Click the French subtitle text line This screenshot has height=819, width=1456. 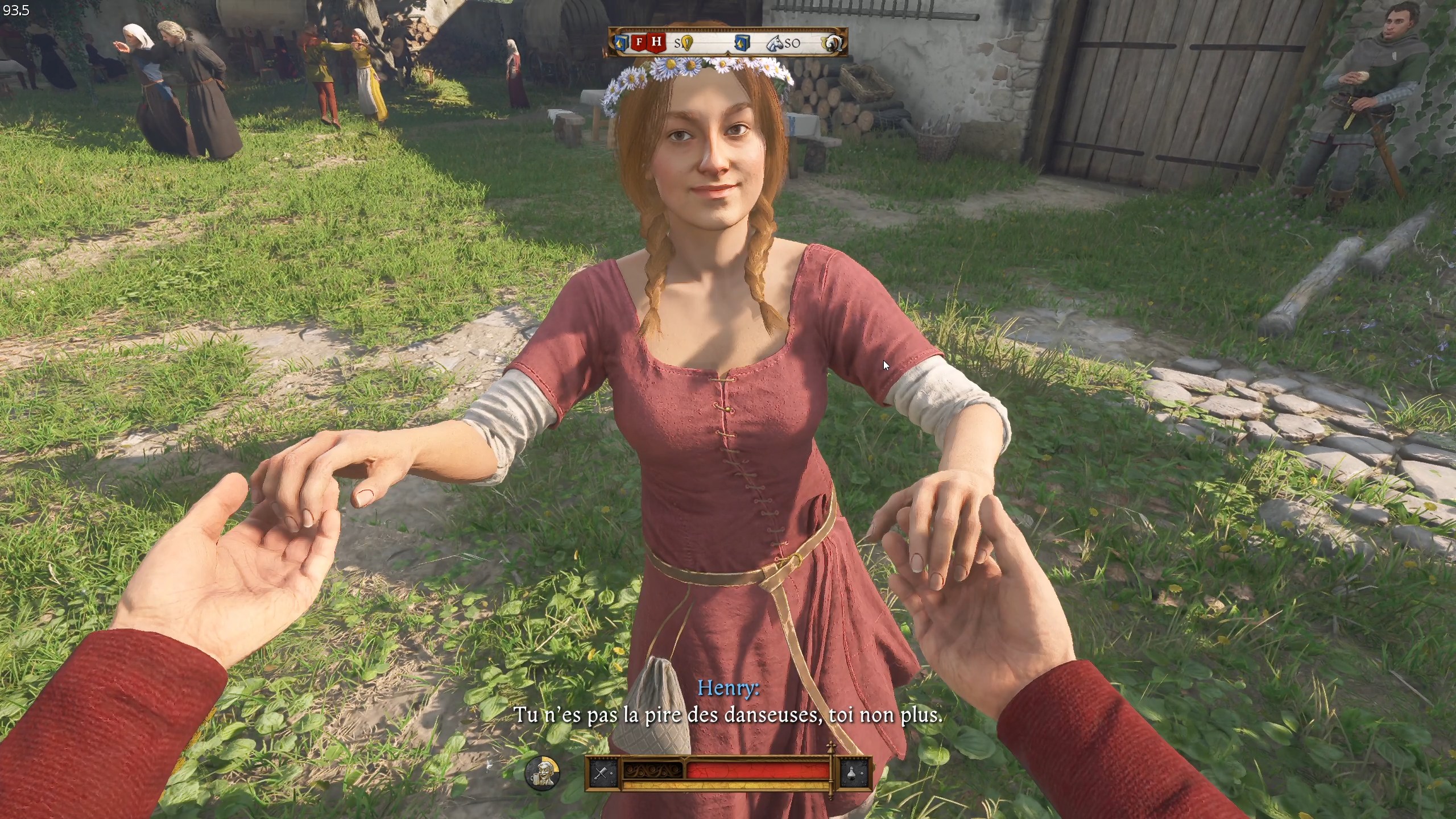click(x=728, y=715)
